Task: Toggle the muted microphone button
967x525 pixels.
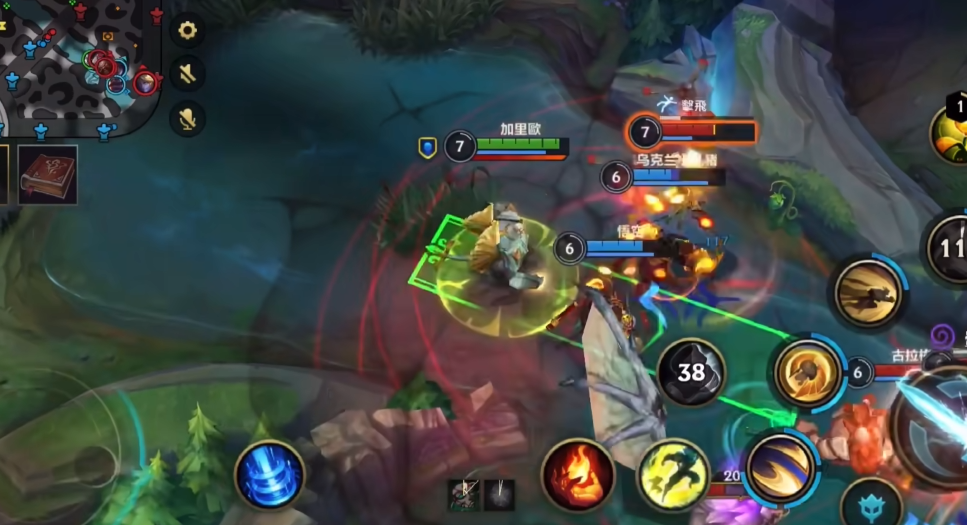Action: (187, 118)
